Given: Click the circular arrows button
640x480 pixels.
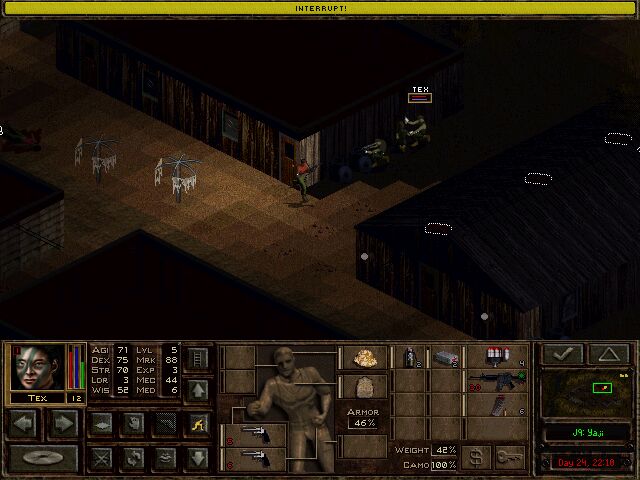Looking at the screenshot, I should pos(132,458).
